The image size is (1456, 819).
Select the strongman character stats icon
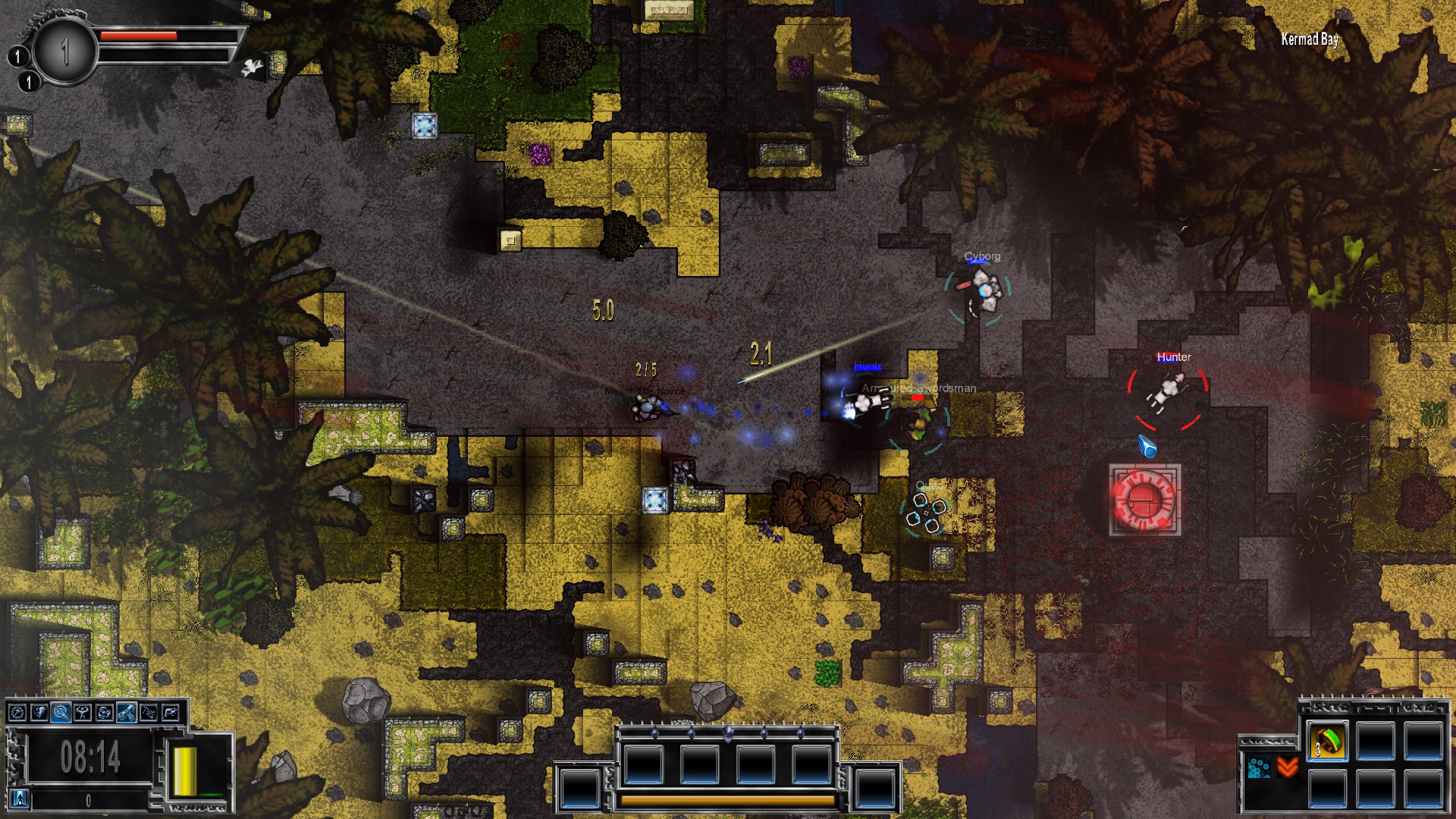[83, 713]
